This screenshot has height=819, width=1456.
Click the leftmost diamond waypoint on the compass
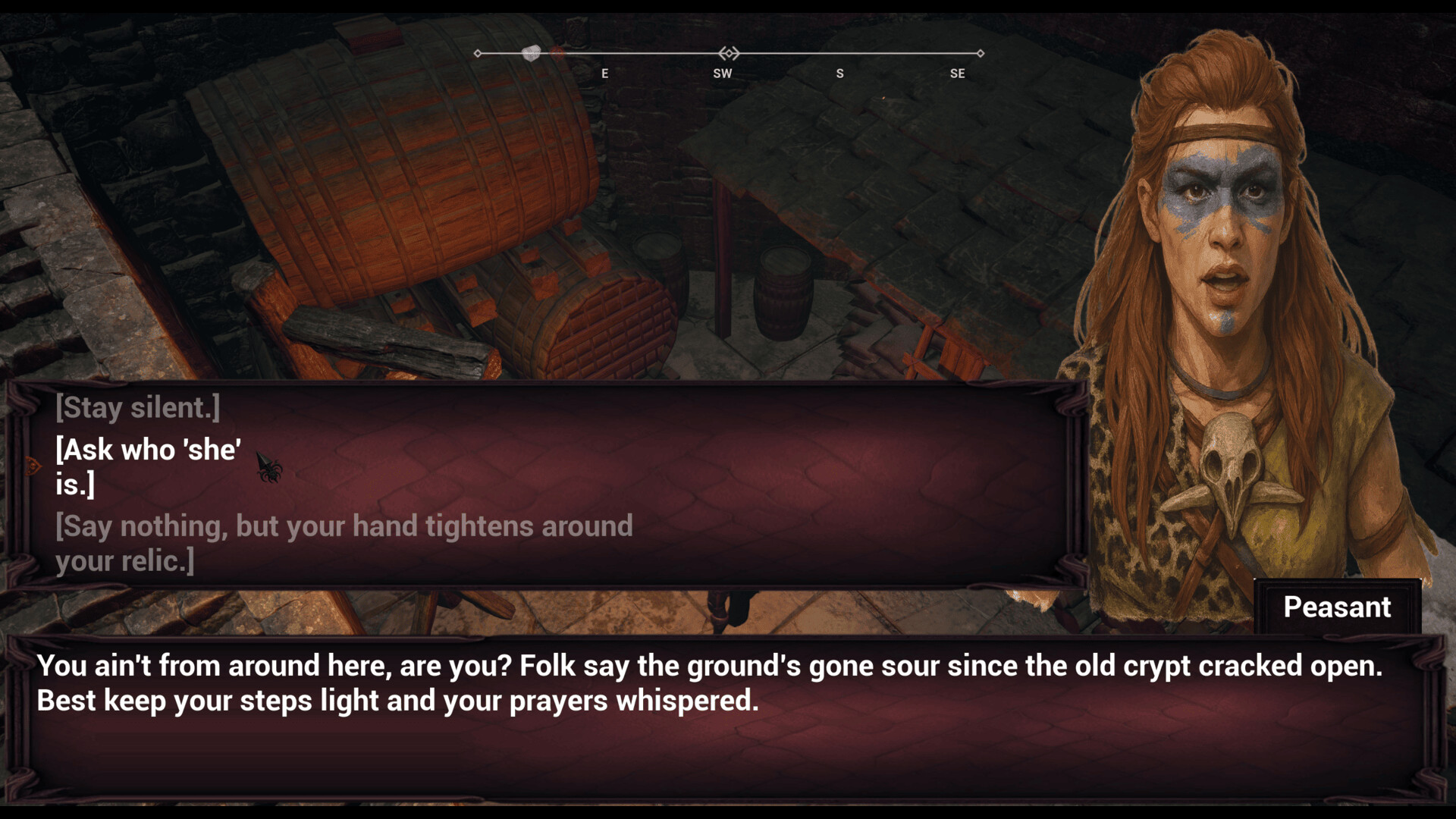coord(477,53)
